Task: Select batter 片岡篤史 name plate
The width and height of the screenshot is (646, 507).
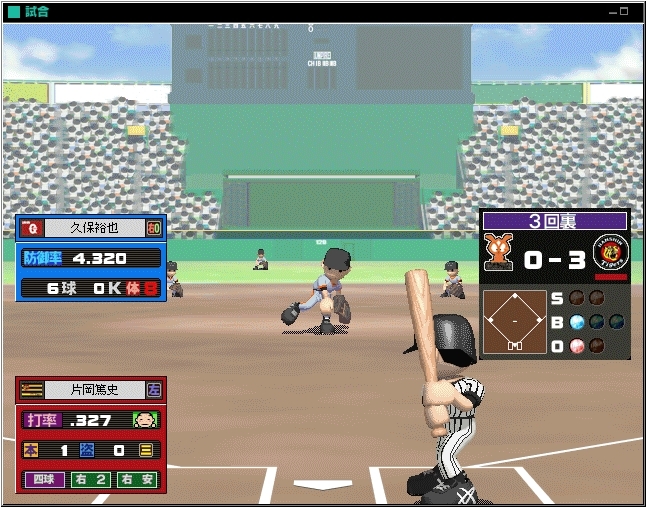Action: [93, 390]
